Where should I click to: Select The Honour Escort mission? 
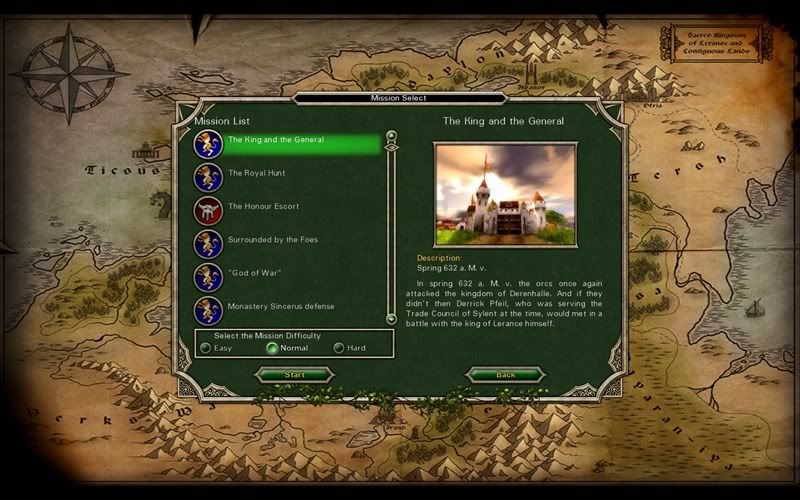263,206
